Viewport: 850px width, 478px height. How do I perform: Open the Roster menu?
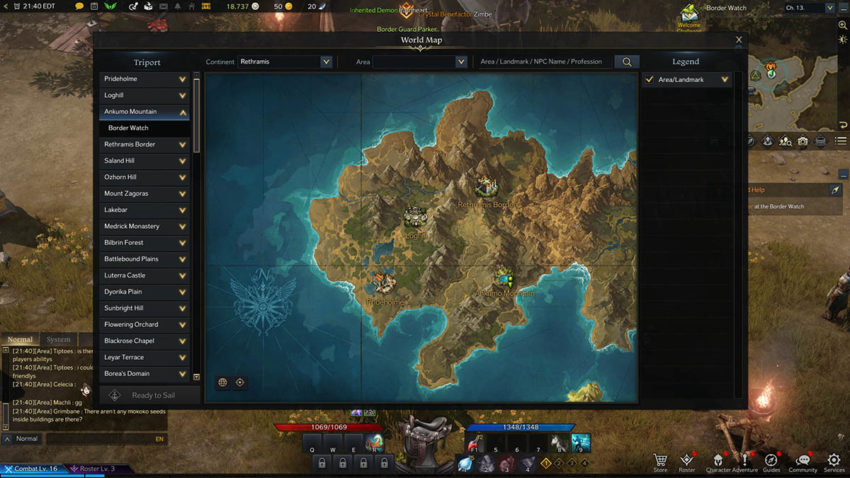687,462
